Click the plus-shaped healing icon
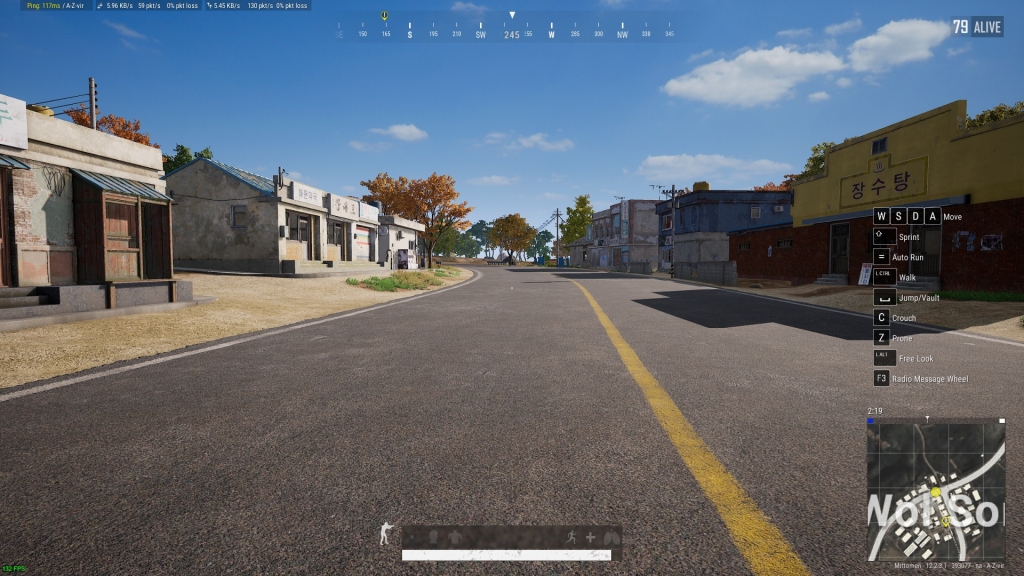 [x=590, y=537]
